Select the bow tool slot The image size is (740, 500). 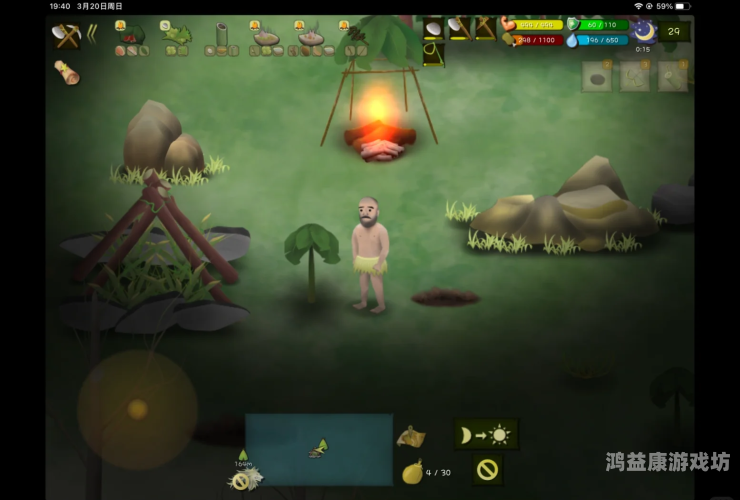(434, 54)
